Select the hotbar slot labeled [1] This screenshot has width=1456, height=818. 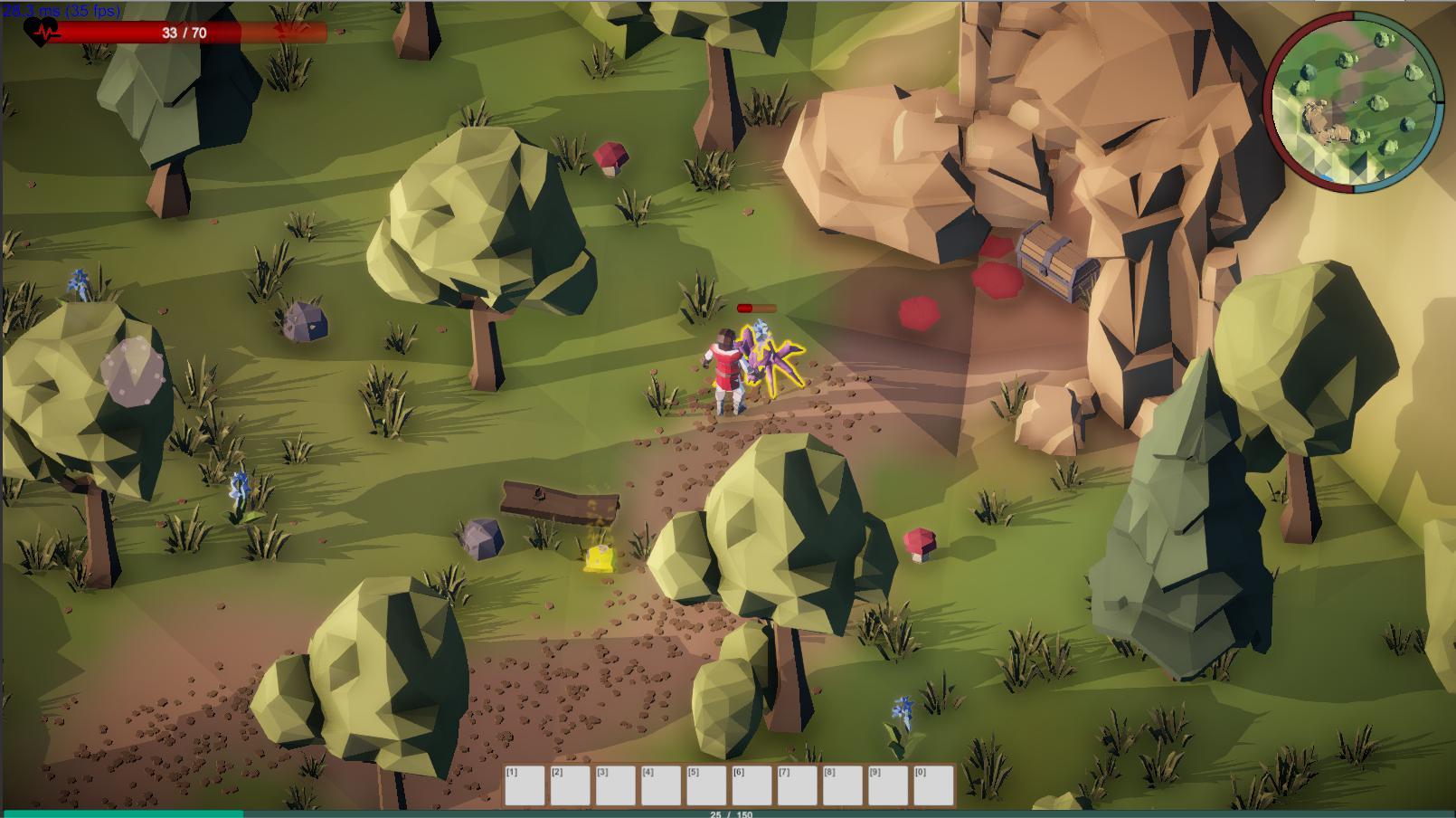tap(525, 785)
